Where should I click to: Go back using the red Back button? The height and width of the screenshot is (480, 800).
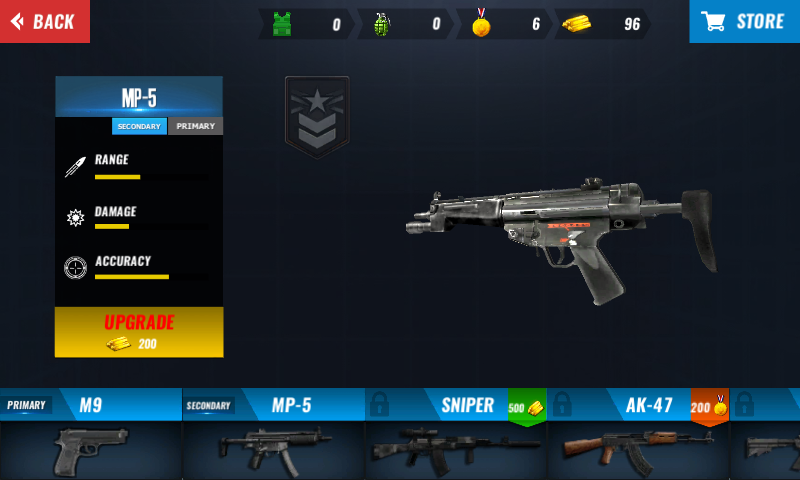(x=44, y=21)
